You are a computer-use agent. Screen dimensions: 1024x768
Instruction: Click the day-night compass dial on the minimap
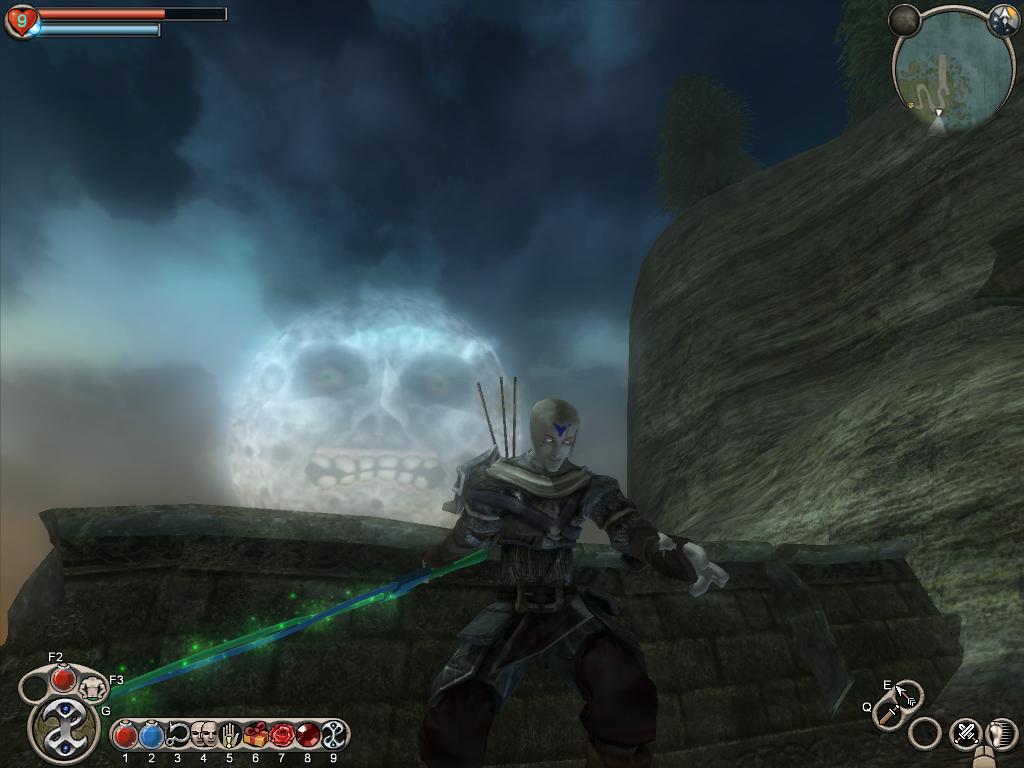coord(1003,20)
